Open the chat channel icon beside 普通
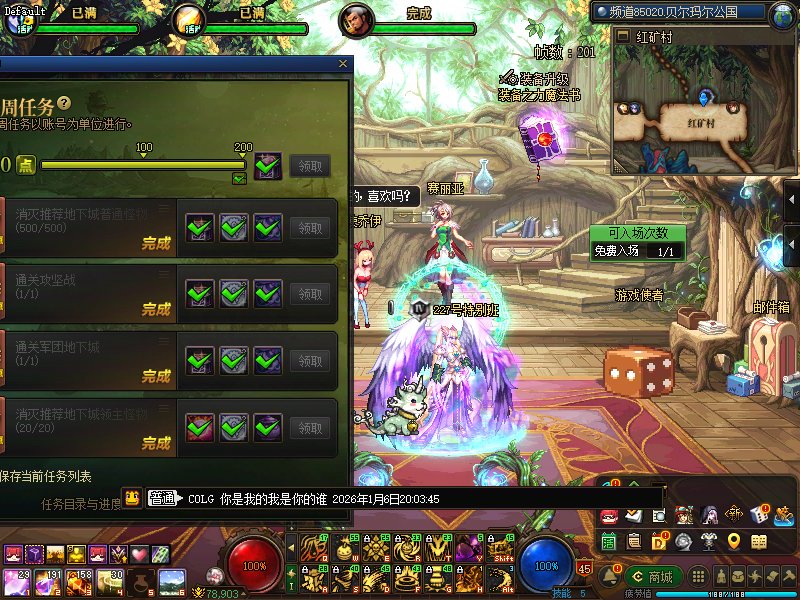800x600 pixels. point(132,497)
